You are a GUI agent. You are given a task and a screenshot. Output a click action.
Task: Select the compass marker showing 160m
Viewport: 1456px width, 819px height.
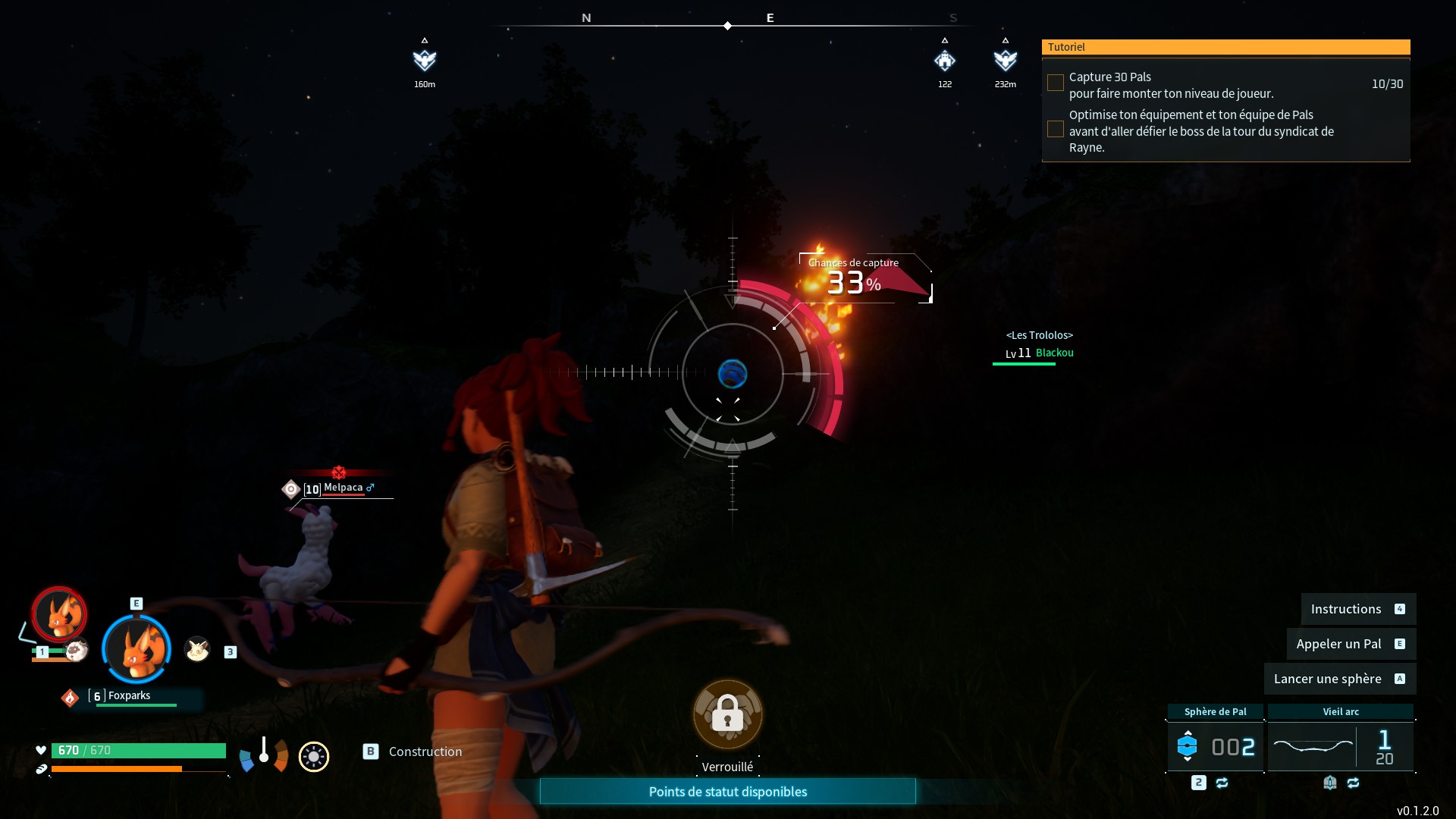pyautogui.click(x=425, y=60)
